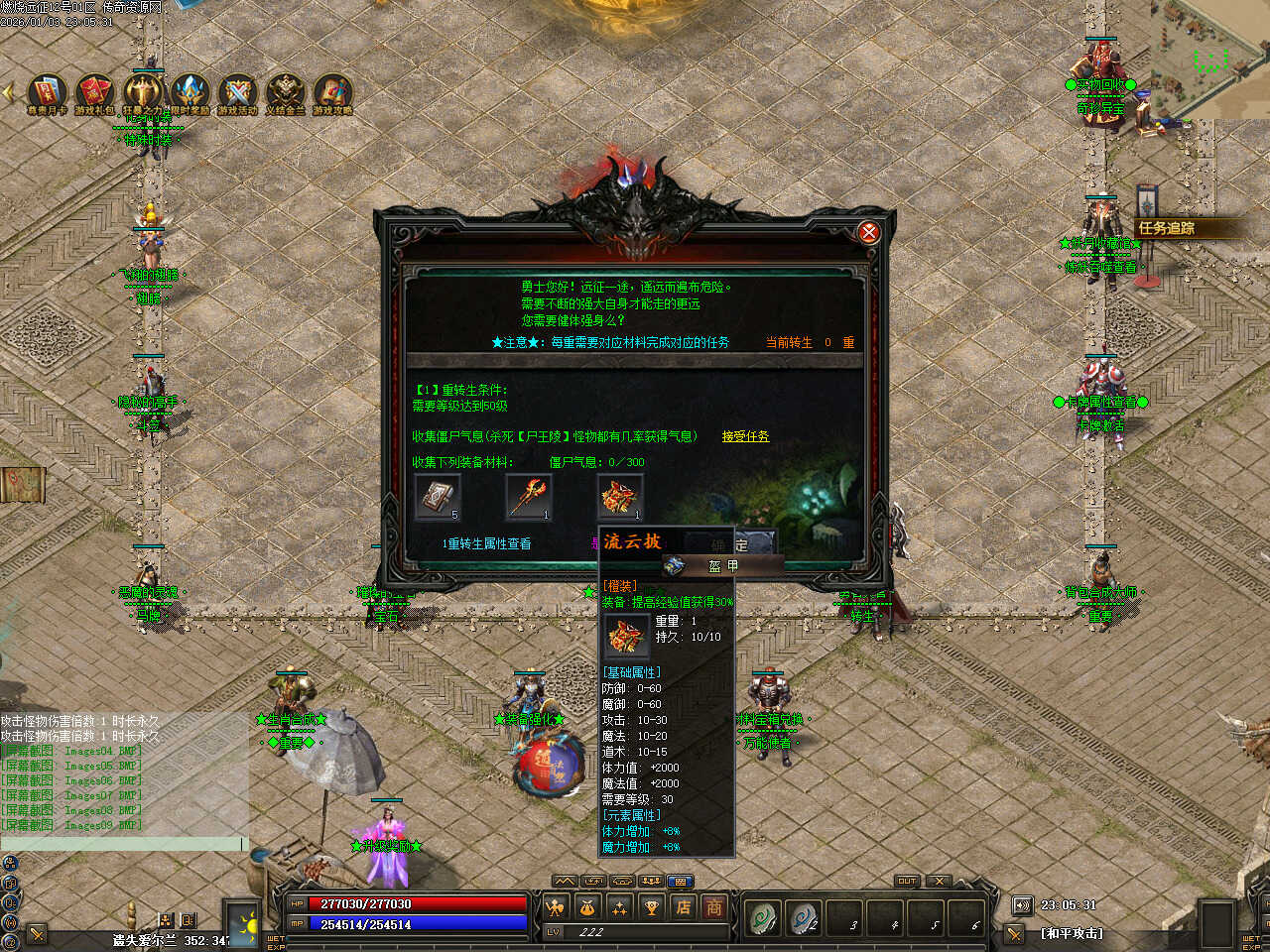Open the 游戏礼包 gift pack icon
The height and width of the screenshot is (952, 1270).
coord(95,93)
